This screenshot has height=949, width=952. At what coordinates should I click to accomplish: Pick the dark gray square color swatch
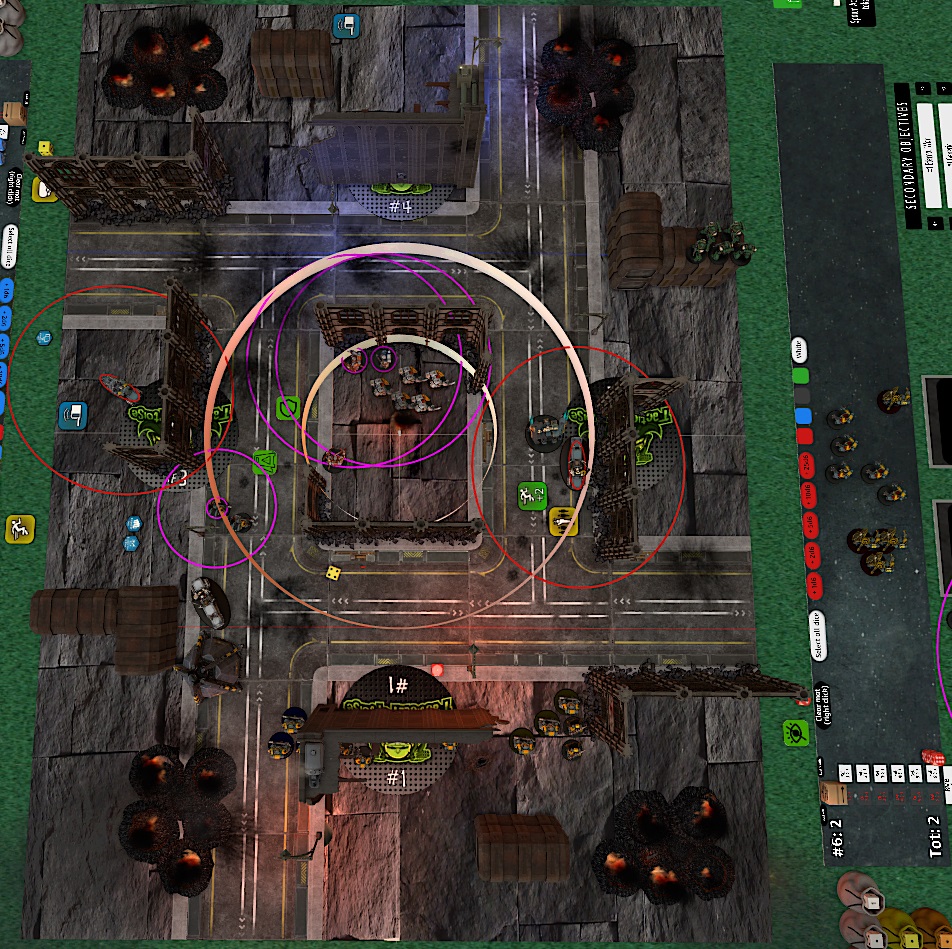(800, 397)
